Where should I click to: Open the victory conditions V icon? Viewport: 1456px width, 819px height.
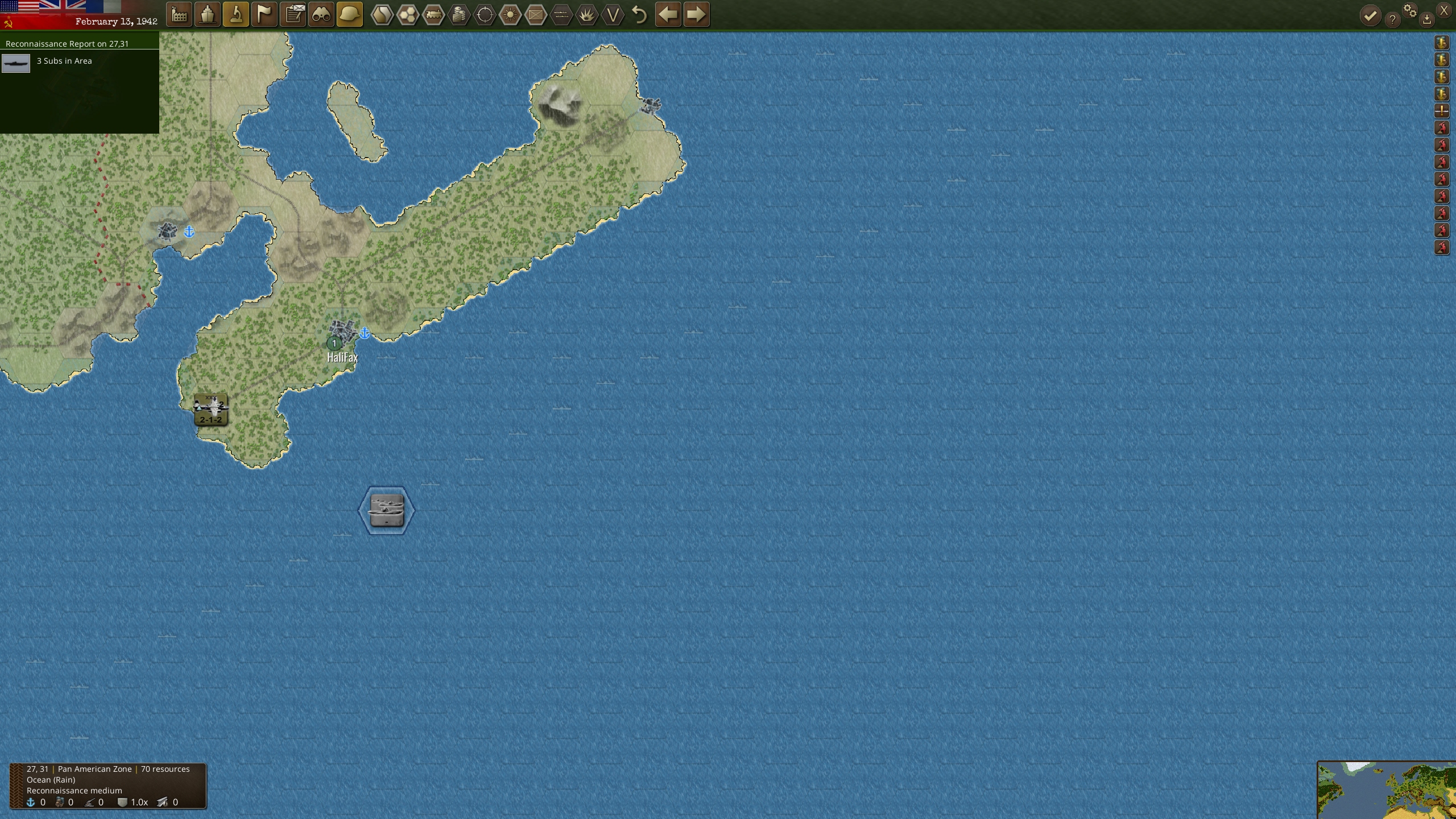612,14
